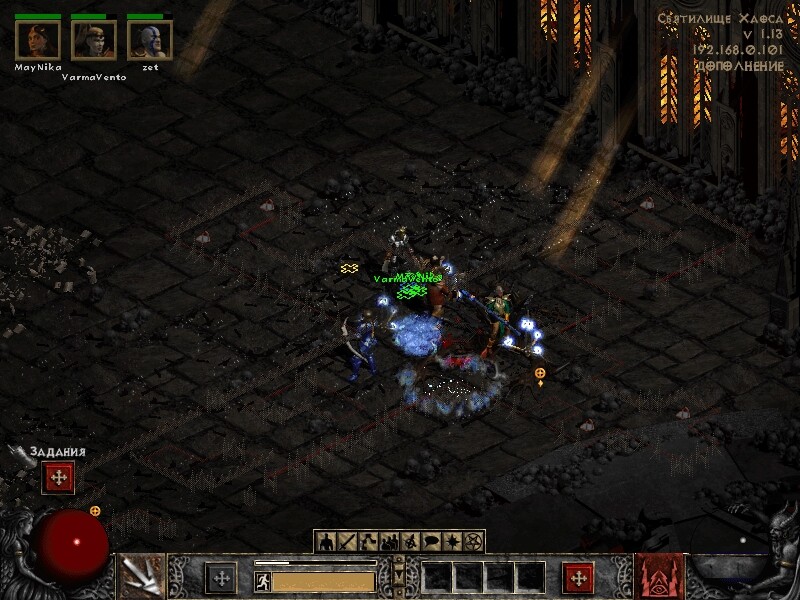This screenshot has width=800, height=600.
Task: Select MayNika's party portrait
Action: coord(38,40)
